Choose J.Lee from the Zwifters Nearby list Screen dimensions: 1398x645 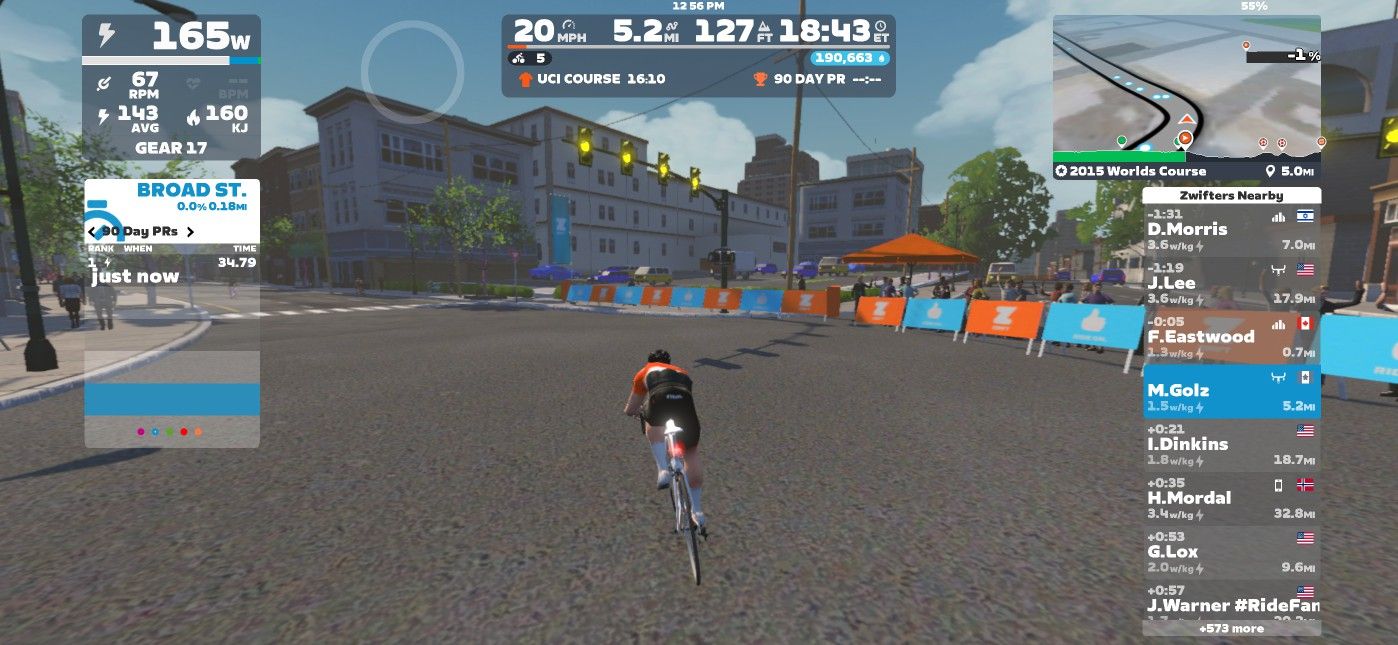tap(1231, 283)
